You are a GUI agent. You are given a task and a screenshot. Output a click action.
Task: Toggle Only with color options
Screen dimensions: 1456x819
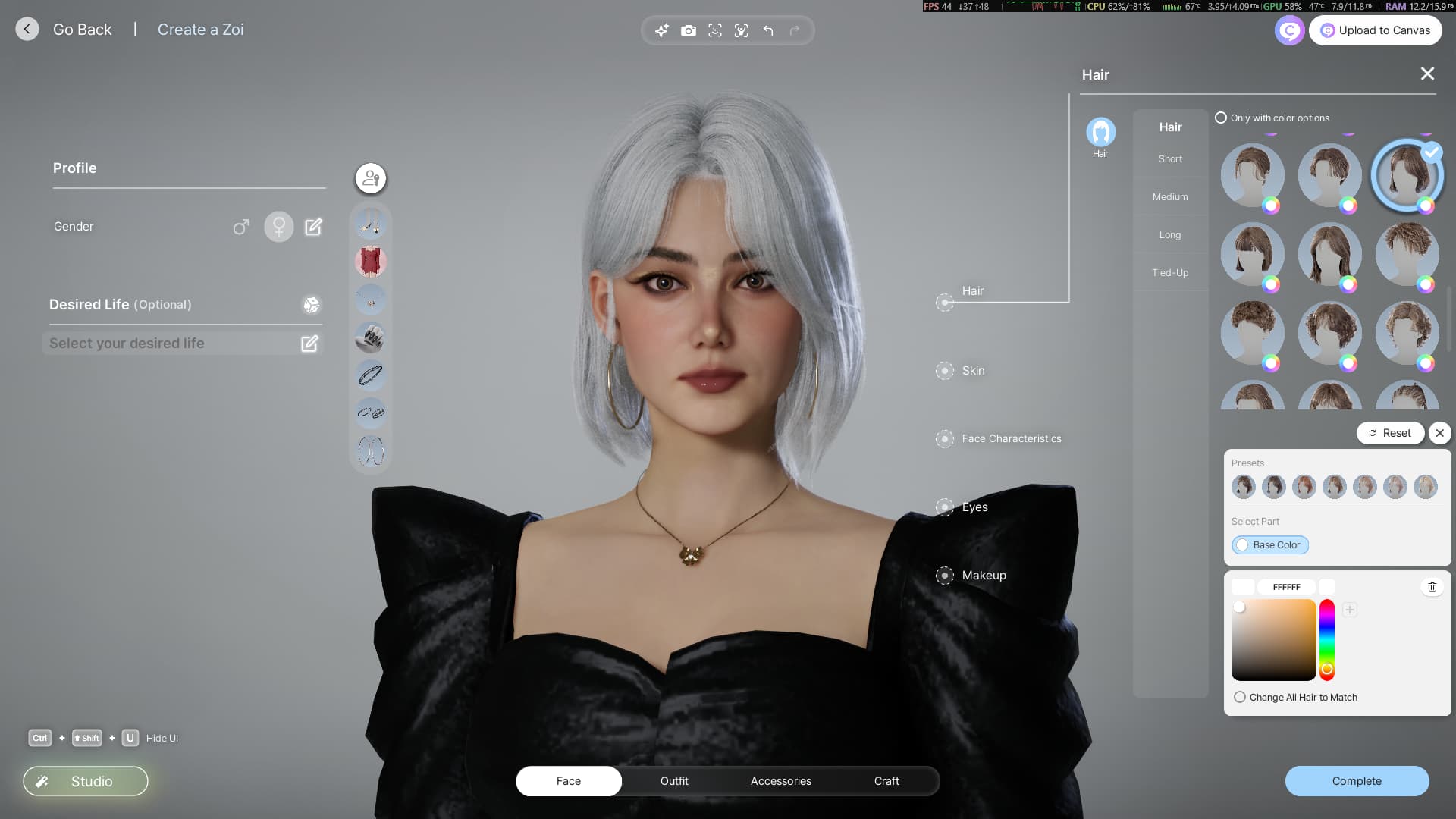point(1221,118)
